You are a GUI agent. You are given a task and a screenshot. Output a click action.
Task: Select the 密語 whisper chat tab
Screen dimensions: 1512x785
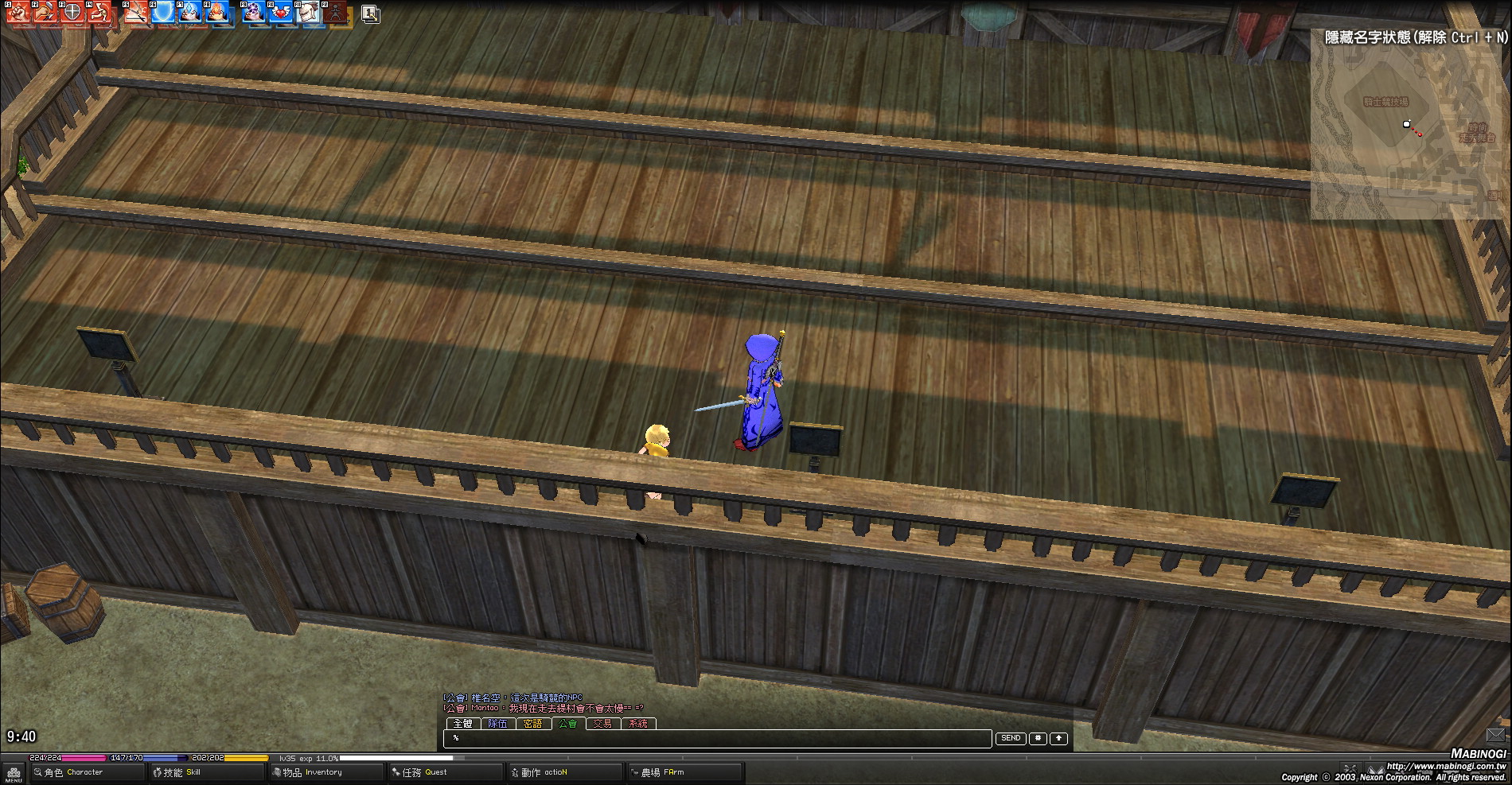tap(532, 724)
